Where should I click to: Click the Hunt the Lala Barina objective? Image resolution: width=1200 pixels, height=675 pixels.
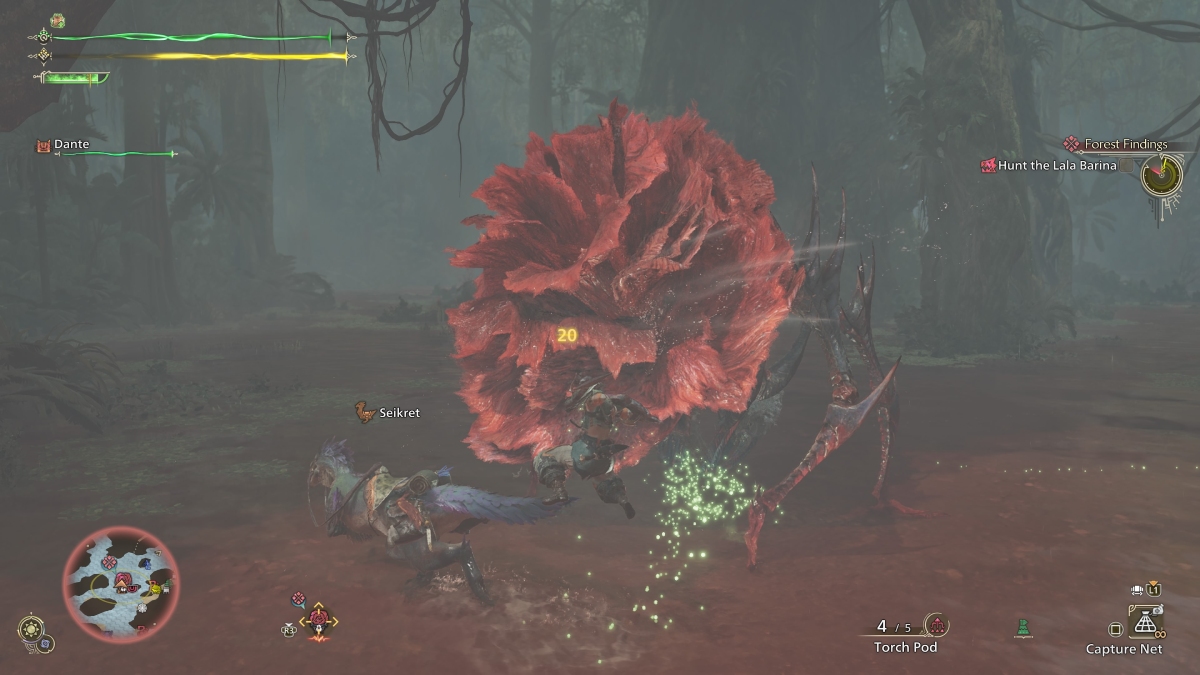point(1055,166)
